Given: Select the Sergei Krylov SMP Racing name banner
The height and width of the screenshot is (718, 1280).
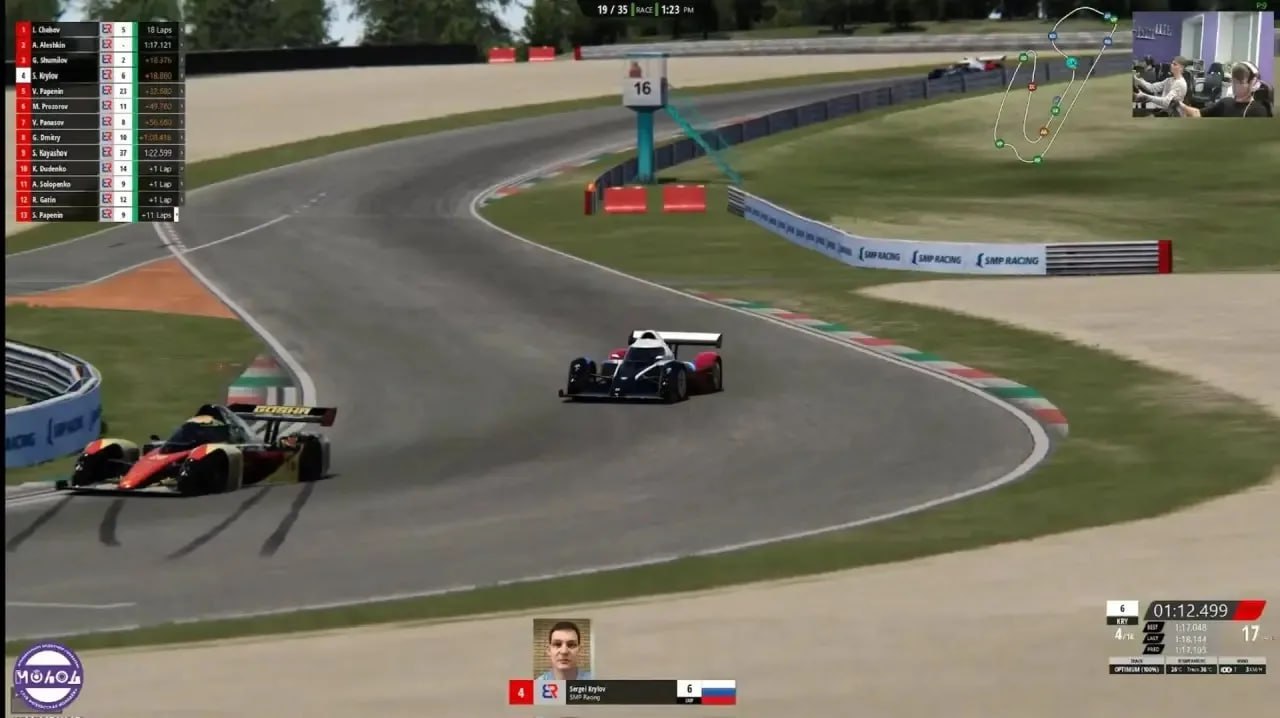Looking at the screenshot, I should (620, 692).
